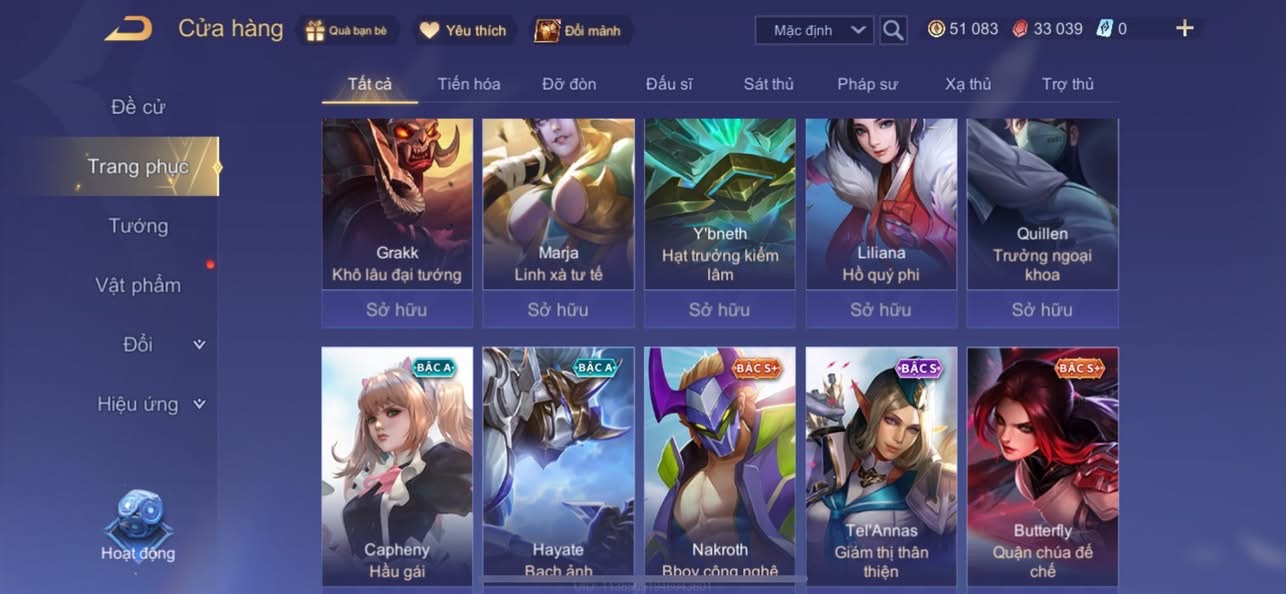Switch to the Tiến hóa tab
Viewport: 1286px width, 594px height.
point(469,84)
